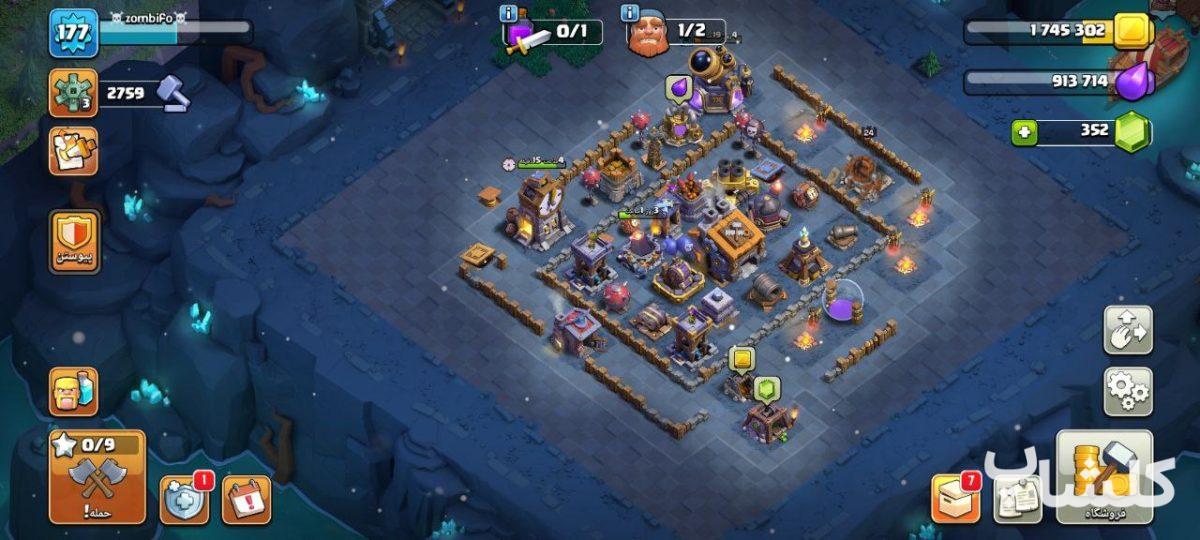Open the Settings gears button

(x=1127, y=391)
